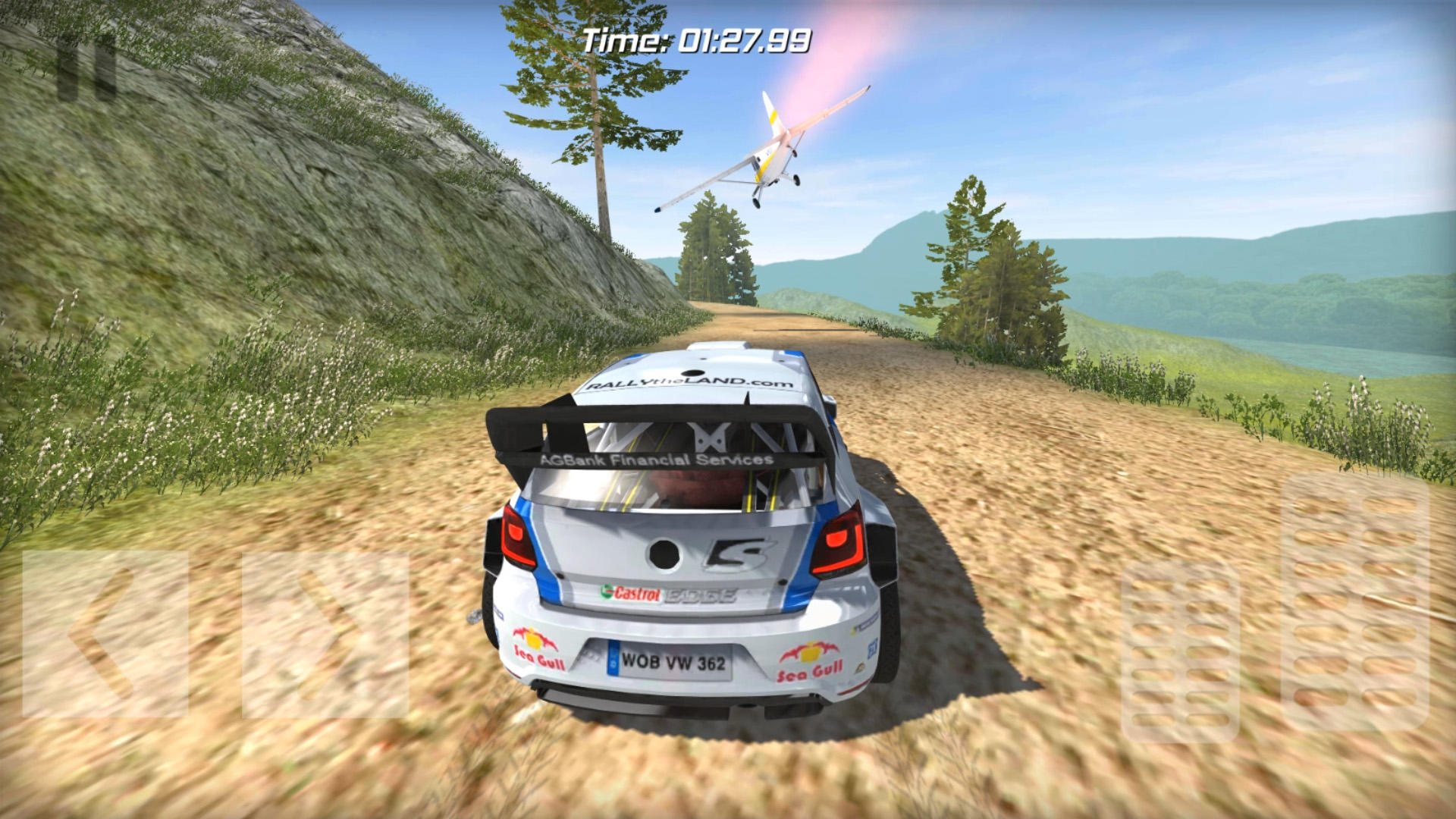1456x819 pixels.
Task: Hit the brake pedal
Action: pos(1179,651)
